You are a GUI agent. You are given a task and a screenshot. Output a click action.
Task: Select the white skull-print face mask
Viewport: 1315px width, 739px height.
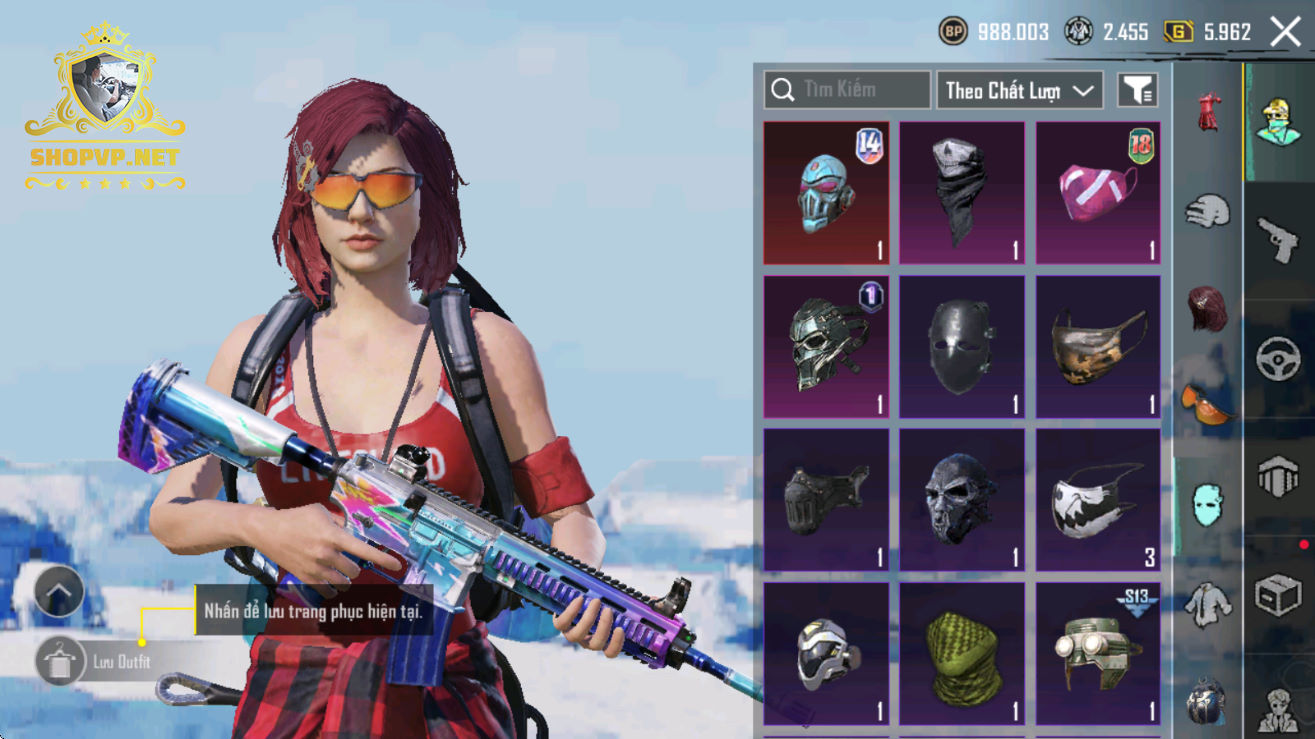pyautogui.click(x=1098, y=500)
